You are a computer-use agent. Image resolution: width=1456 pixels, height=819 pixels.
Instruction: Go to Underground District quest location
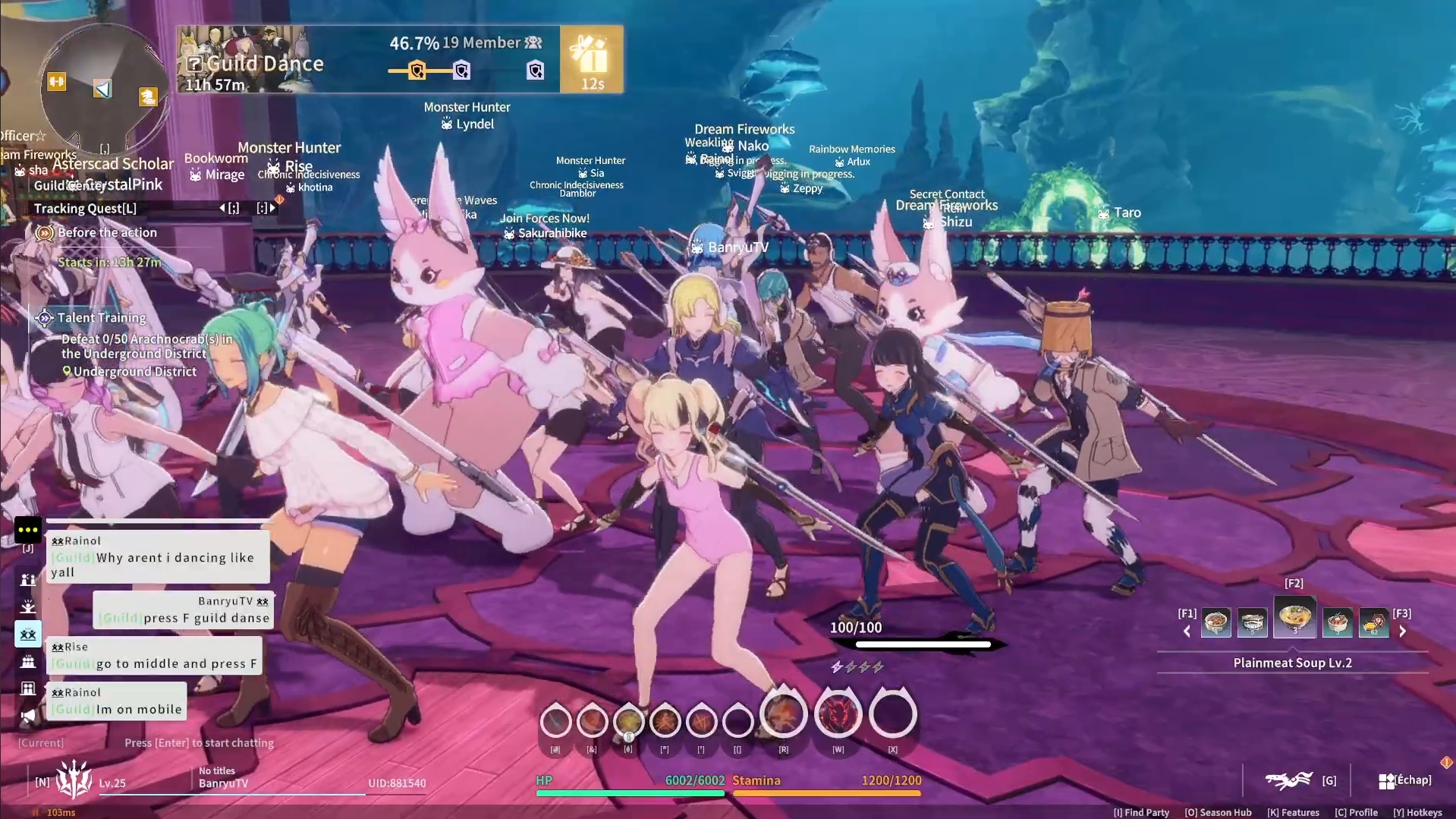pyautogui.click(x=134, y=372)
